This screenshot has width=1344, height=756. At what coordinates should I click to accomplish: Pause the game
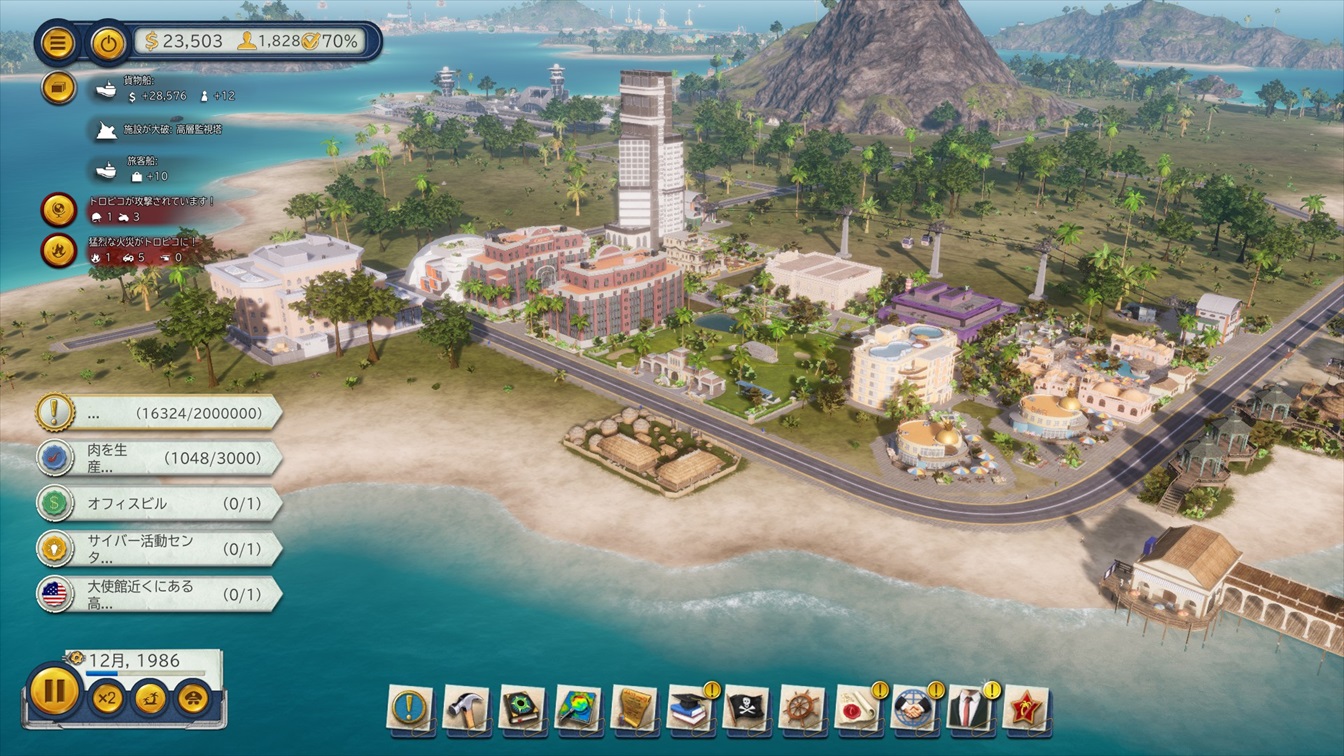[54, 691]
